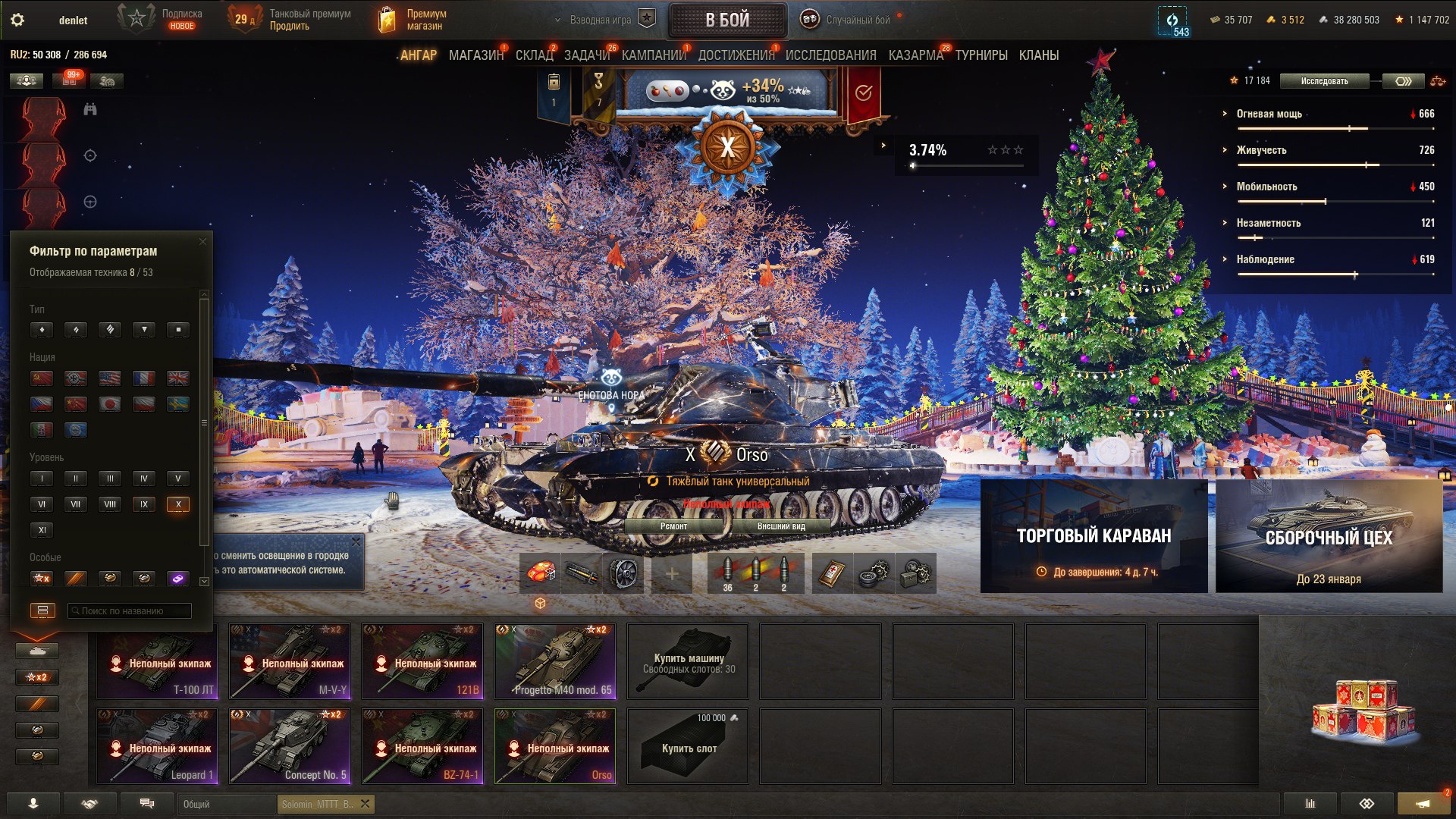The width and height of the screenshot is (1456, 819).
Task: Toggle the tier IX filter on
Action: 144,504
